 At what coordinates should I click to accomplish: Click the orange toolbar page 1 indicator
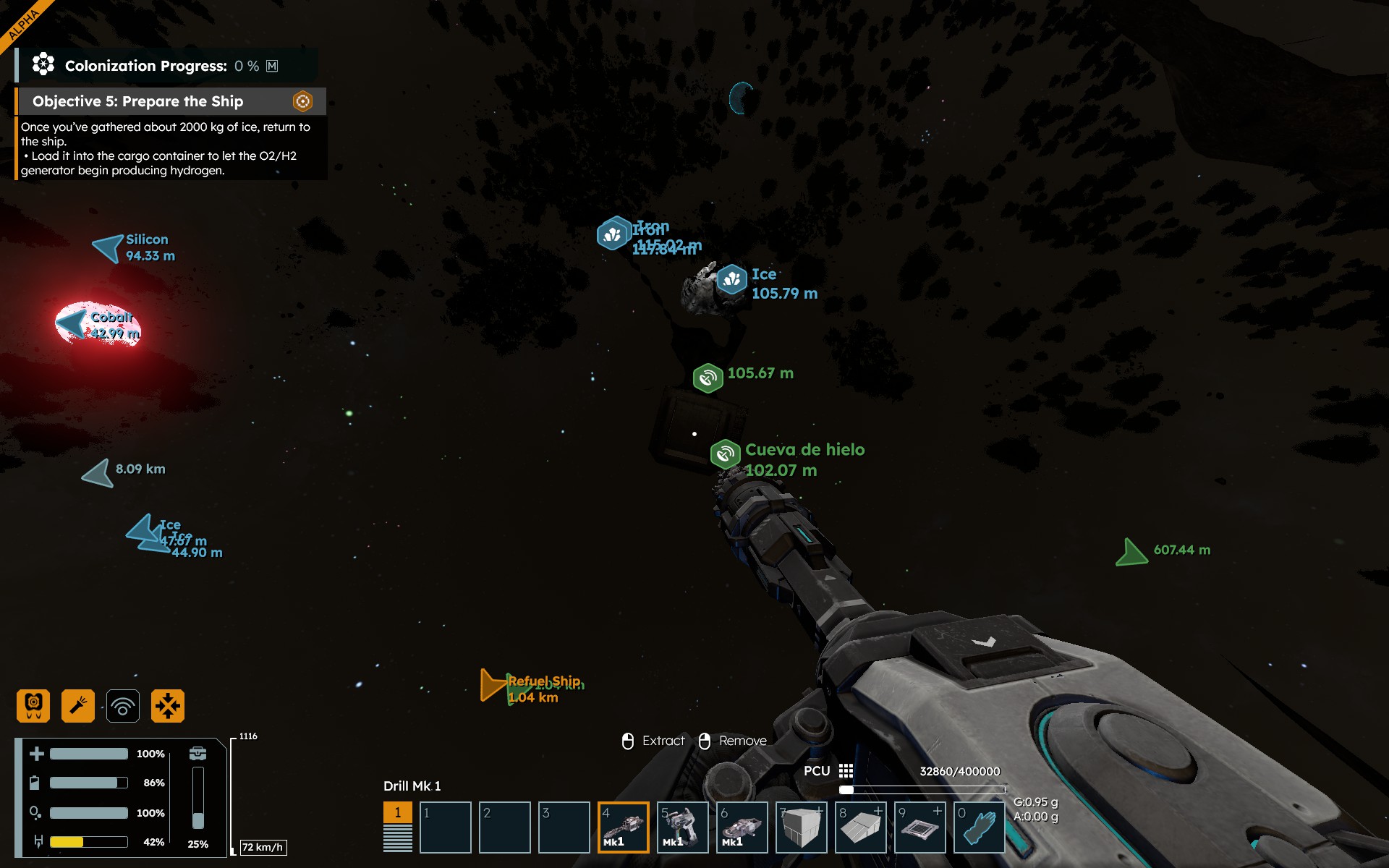coord(397,812)
